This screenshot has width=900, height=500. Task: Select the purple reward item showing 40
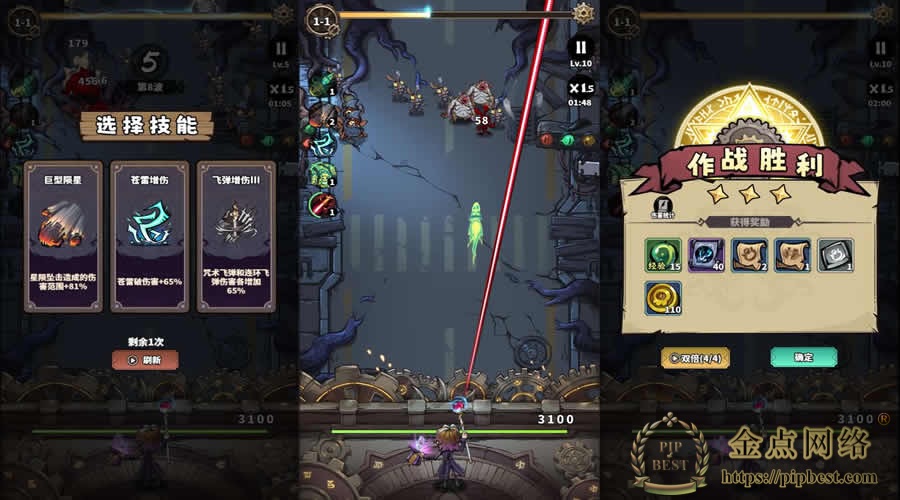(x=706, y=256)
